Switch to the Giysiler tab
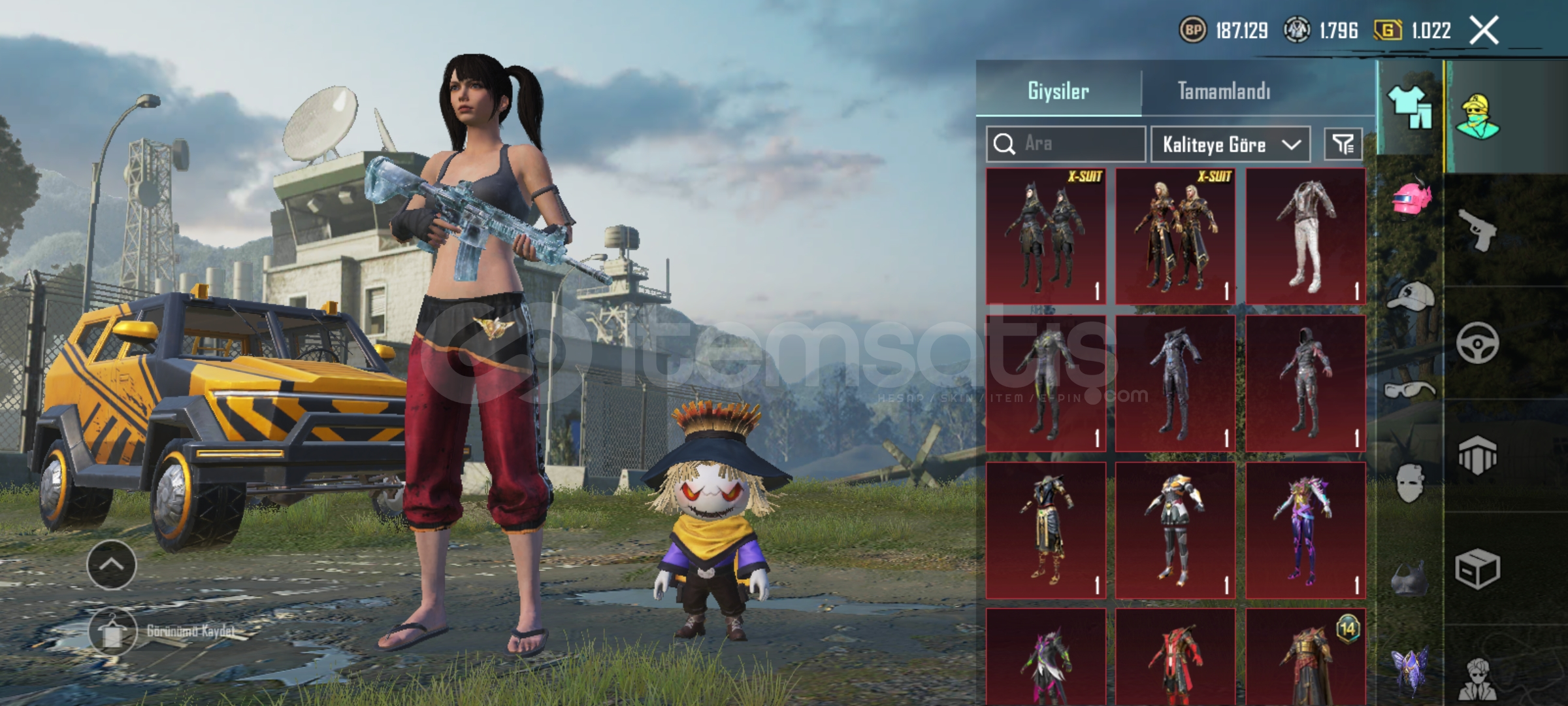 [x=1058, y=91]
